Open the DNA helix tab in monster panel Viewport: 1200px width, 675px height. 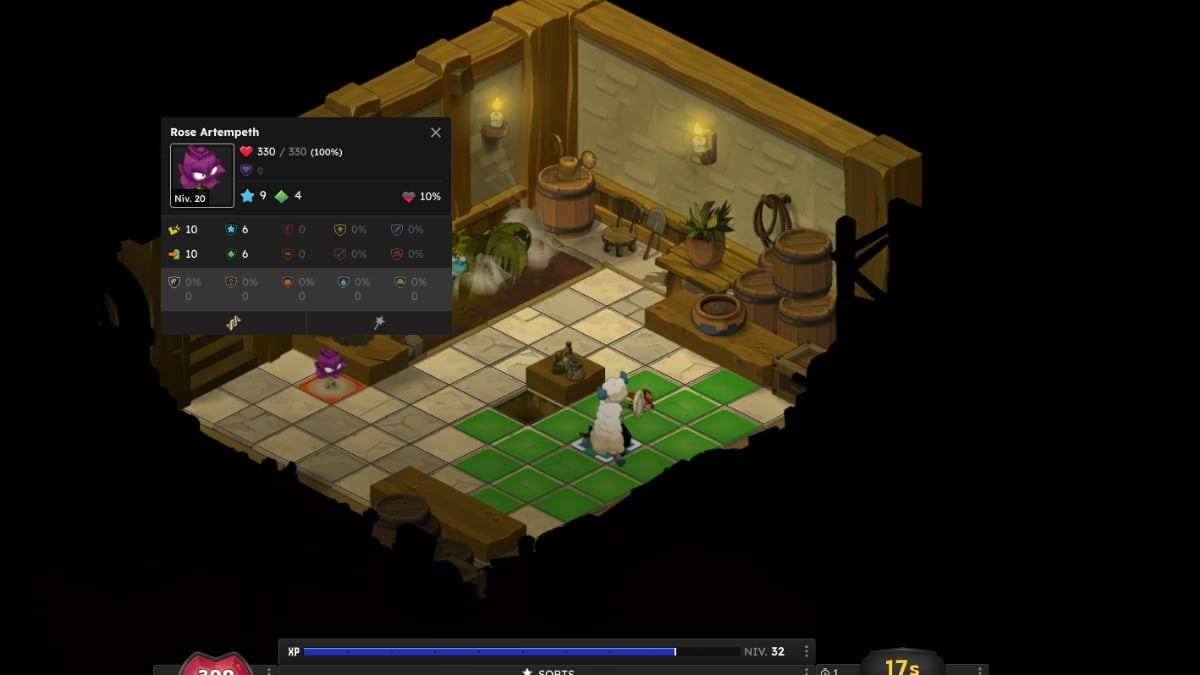pyautogui.click(x=233, y=322)
